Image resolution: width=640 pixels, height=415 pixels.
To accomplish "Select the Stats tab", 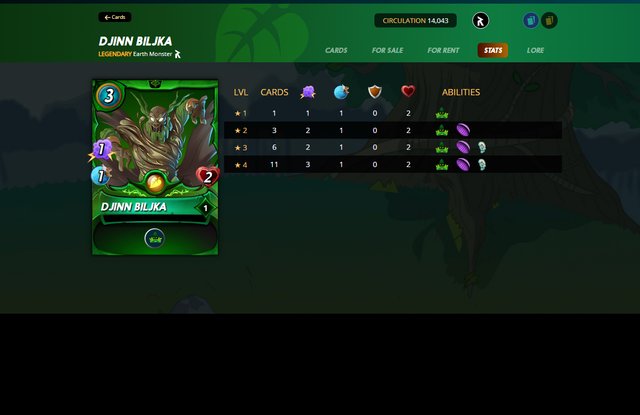I will (x=492, y=50).
